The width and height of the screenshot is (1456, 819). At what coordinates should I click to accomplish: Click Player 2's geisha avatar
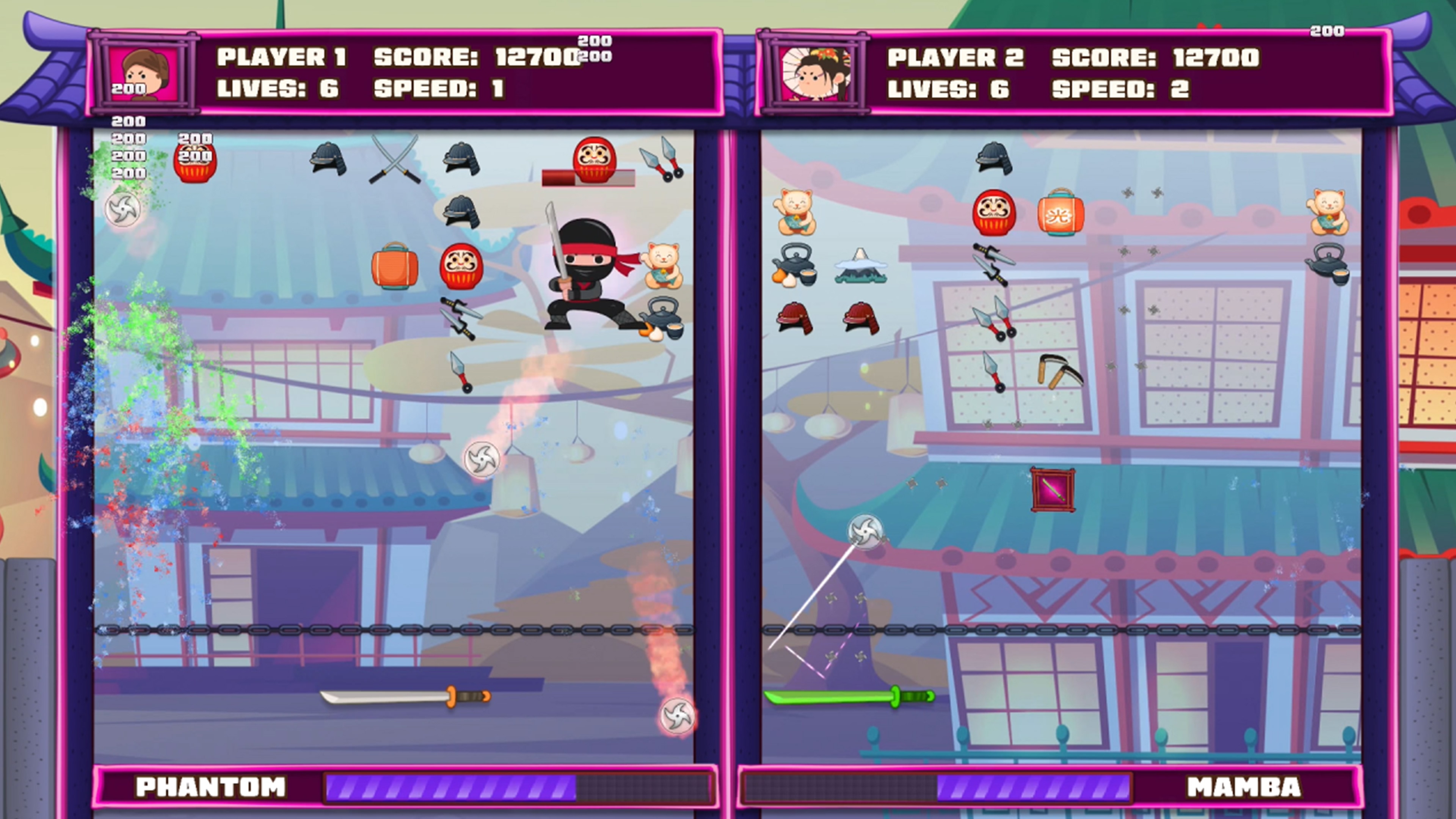click(x=816, y=74)
